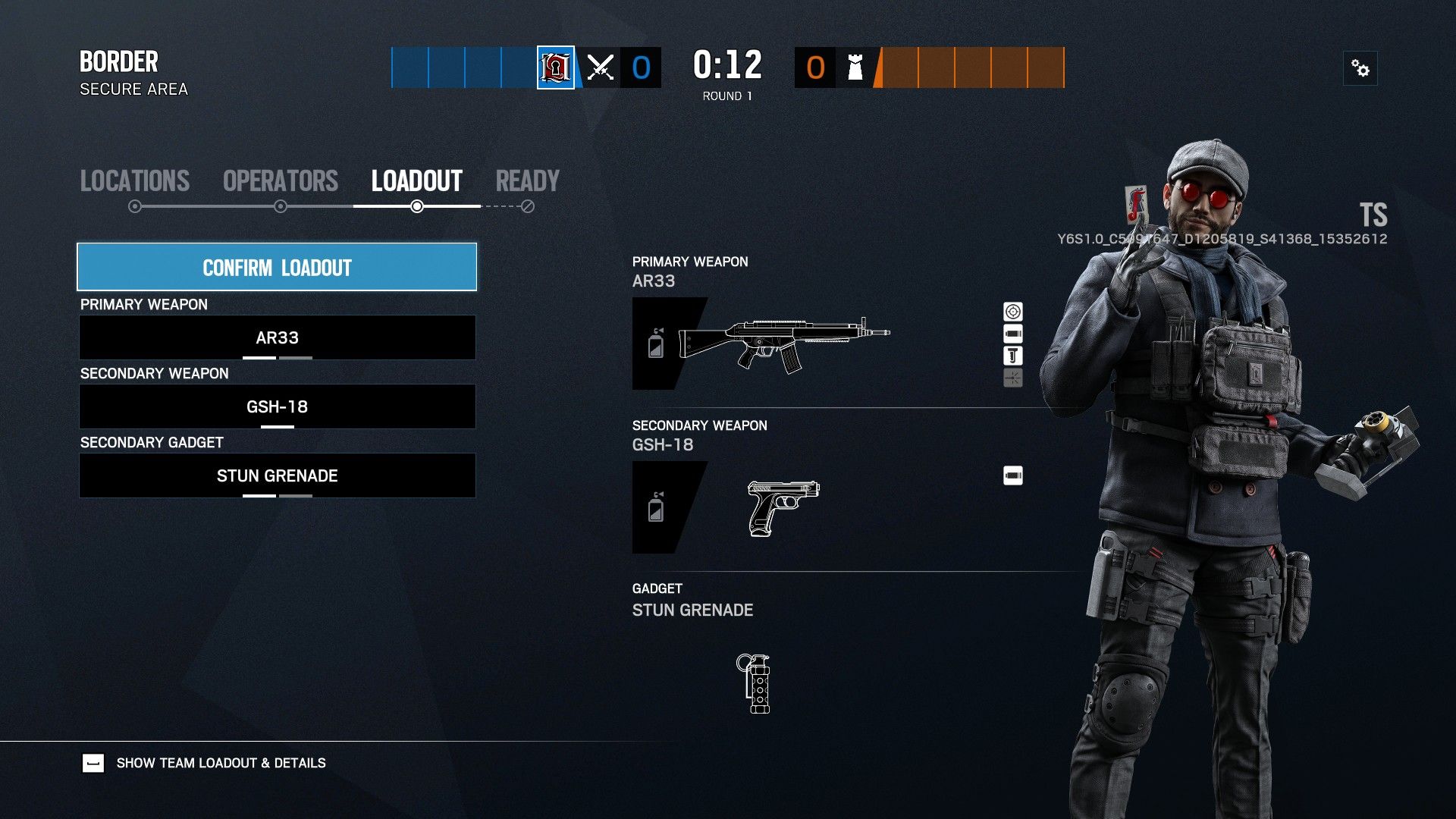1456x819 pixels.
Task: Open the barrel attachment icon for the GSH-18
Action: point(1014,475)
